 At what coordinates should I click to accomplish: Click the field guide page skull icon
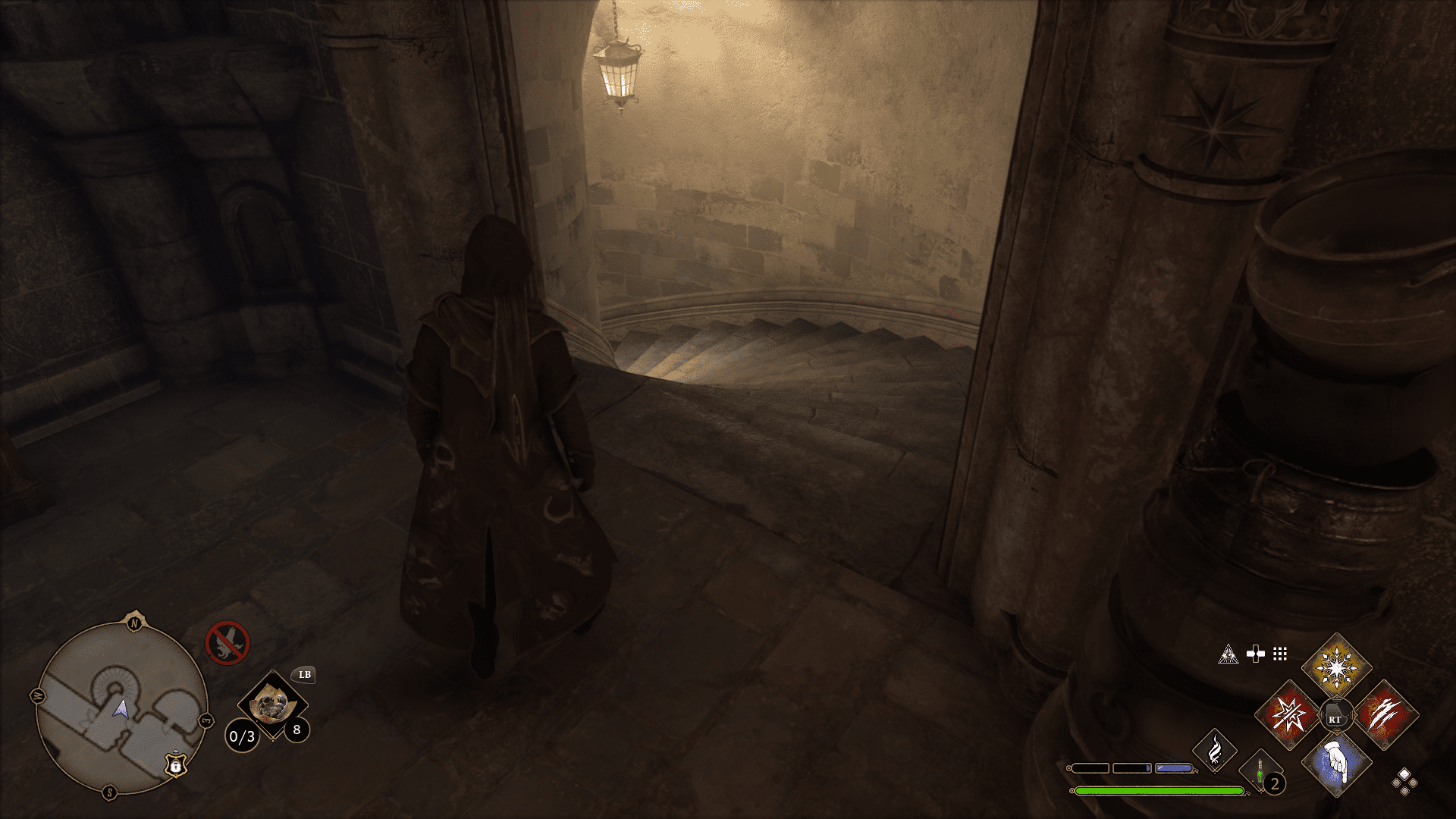(272, 705)
